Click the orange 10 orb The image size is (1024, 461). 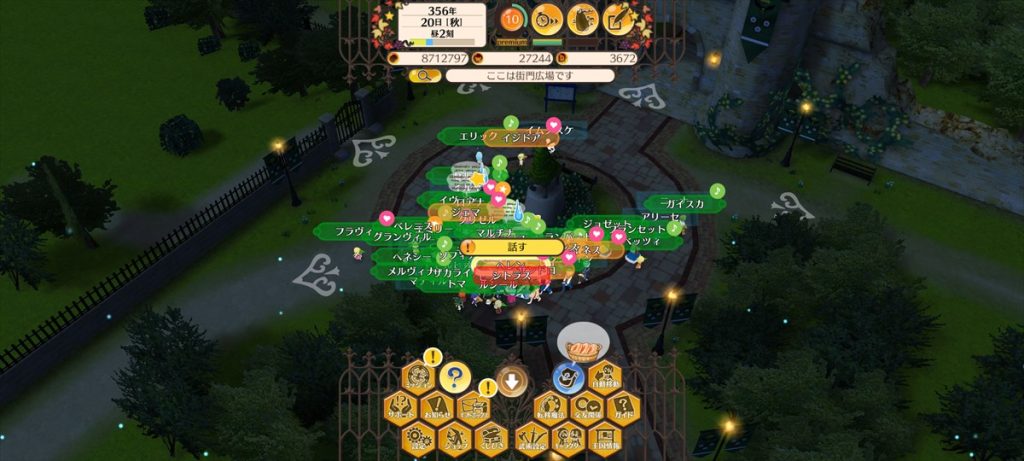tap(512, 18)
